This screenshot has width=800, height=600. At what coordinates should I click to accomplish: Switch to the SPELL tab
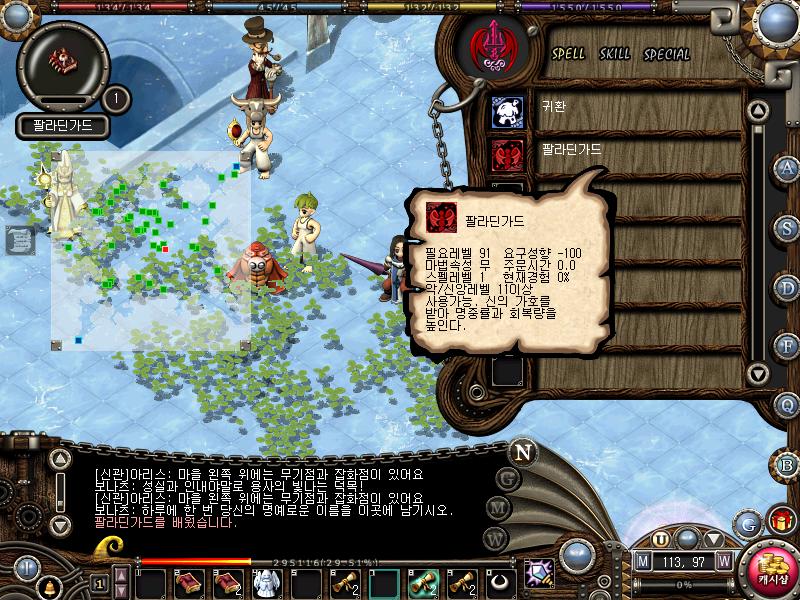tap(568, 54)
